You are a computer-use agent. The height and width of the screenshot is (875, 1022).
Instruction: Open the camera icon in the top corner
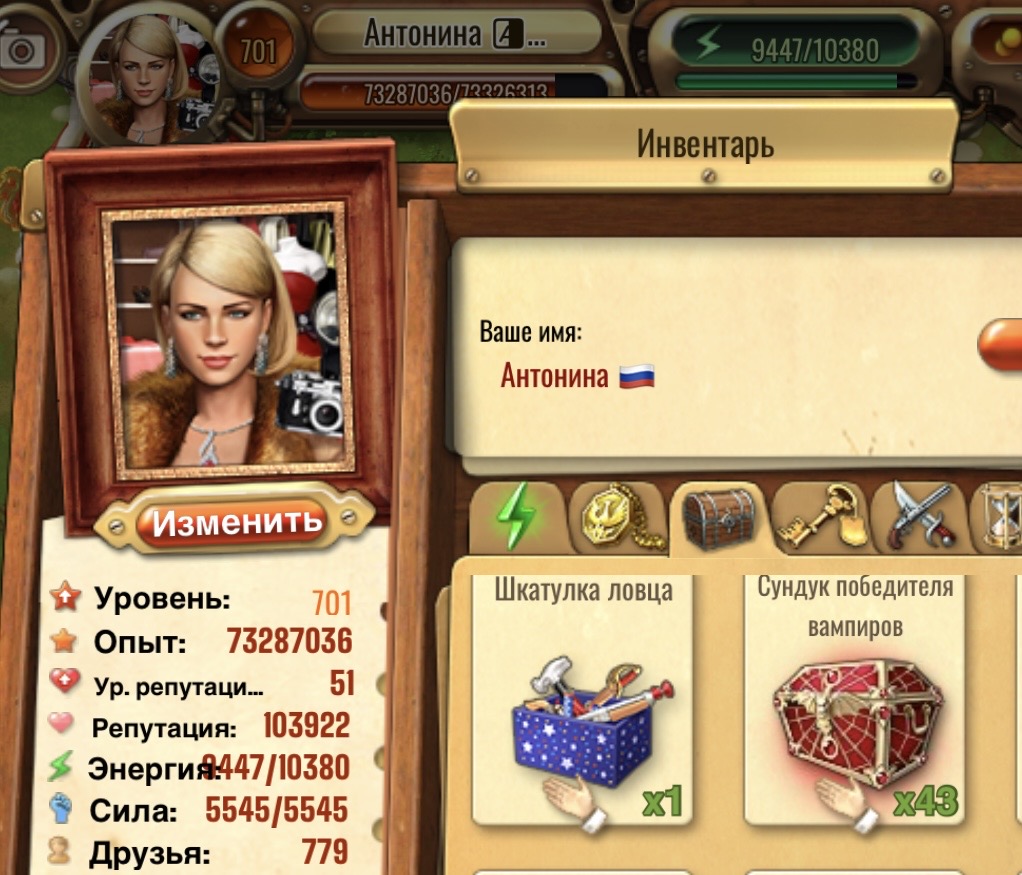(x=22, y=50)
